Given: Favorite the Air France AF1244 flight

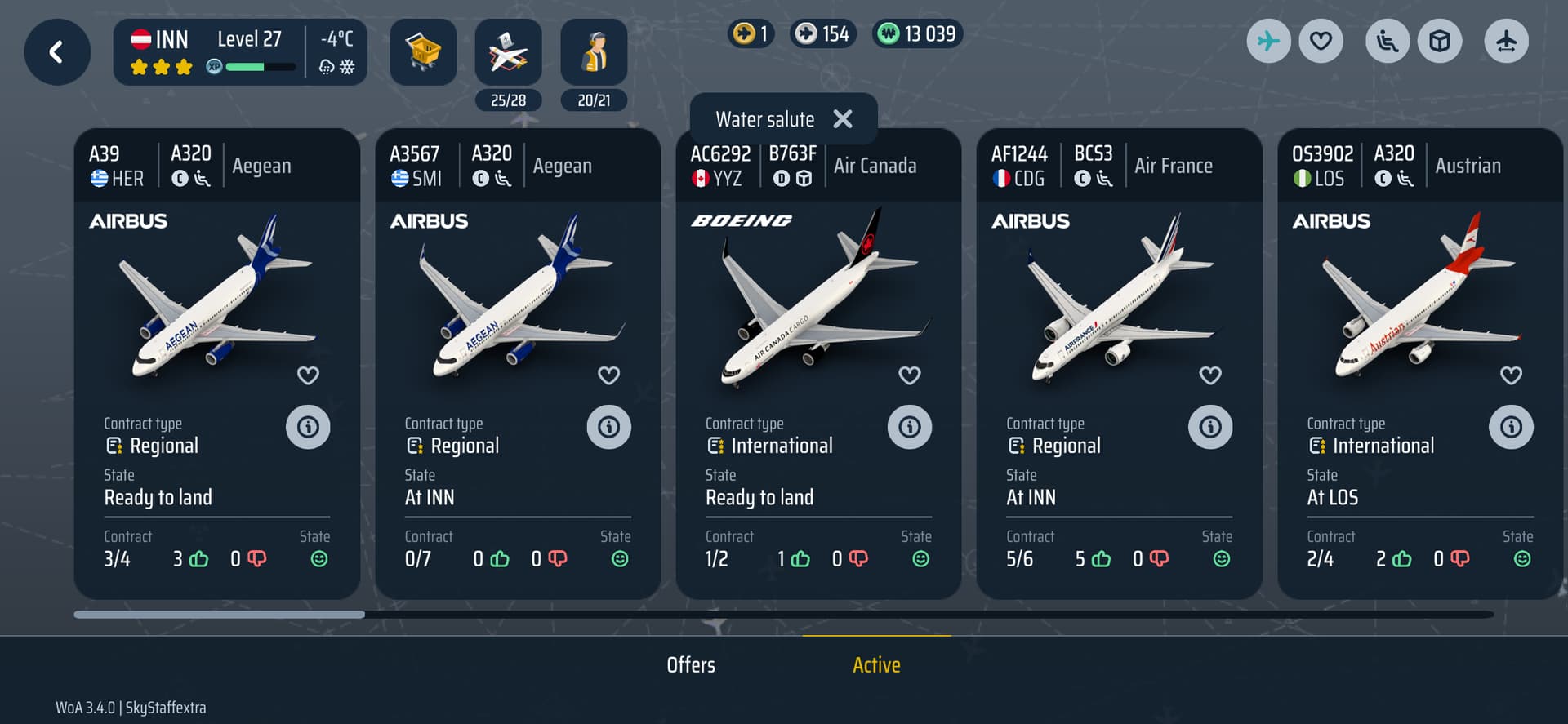Looking at the screenshot, I should 1209,375.
